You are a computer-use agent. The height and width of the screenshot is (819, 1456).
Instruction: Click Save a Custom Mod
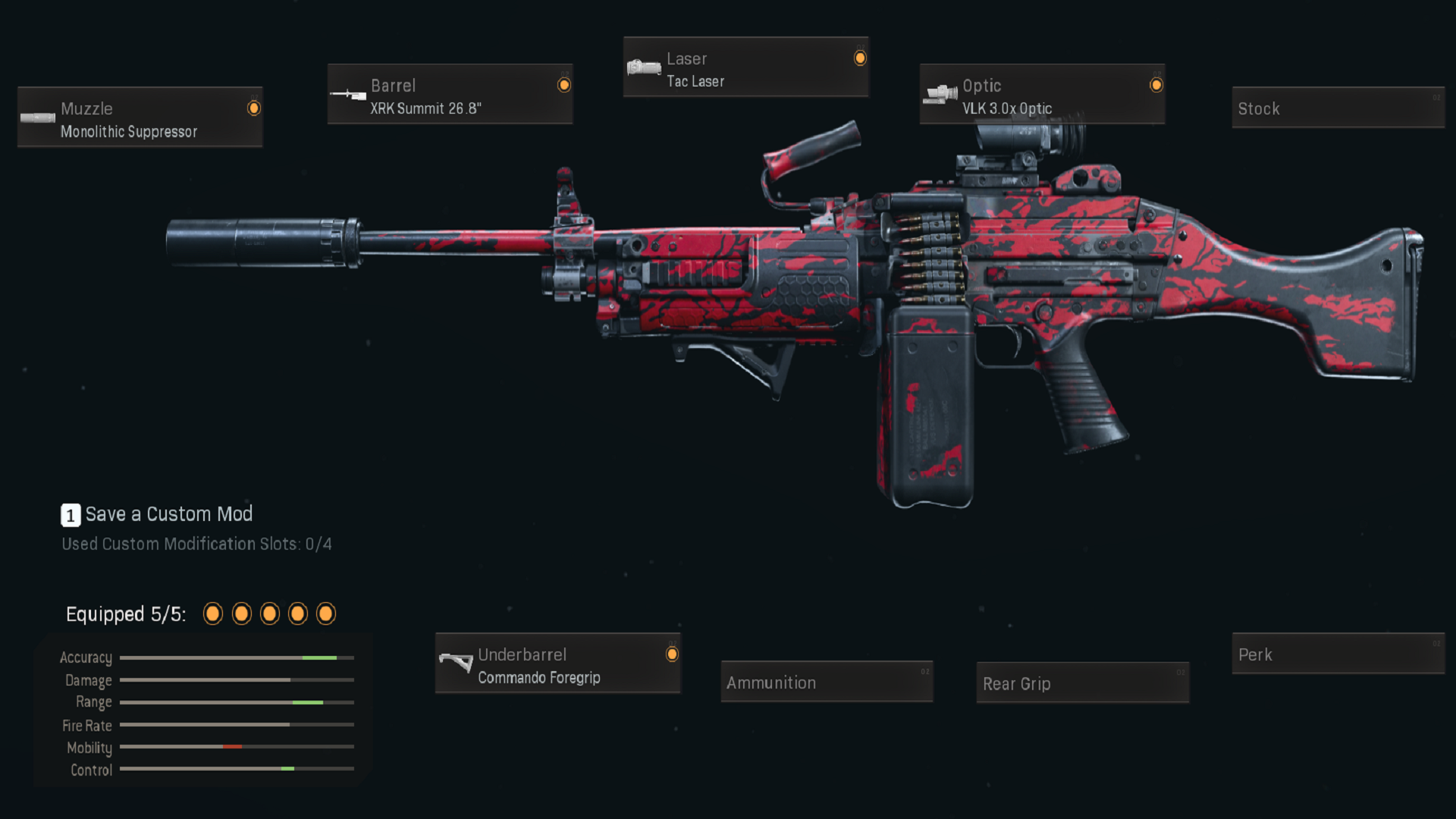pos(167,514)
